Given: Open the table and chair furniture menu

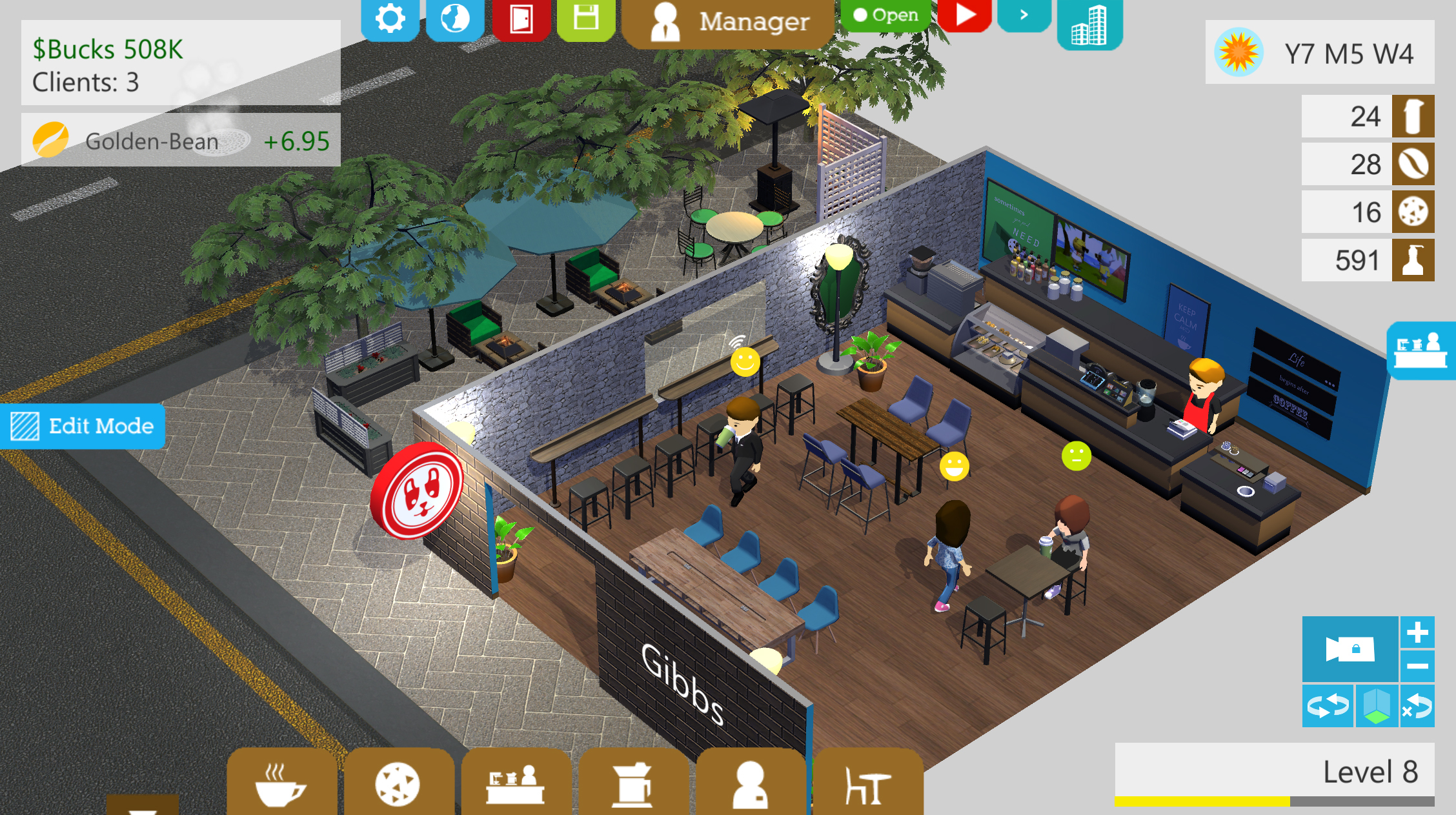Looking at the screenshot, I should click(867, 783).
